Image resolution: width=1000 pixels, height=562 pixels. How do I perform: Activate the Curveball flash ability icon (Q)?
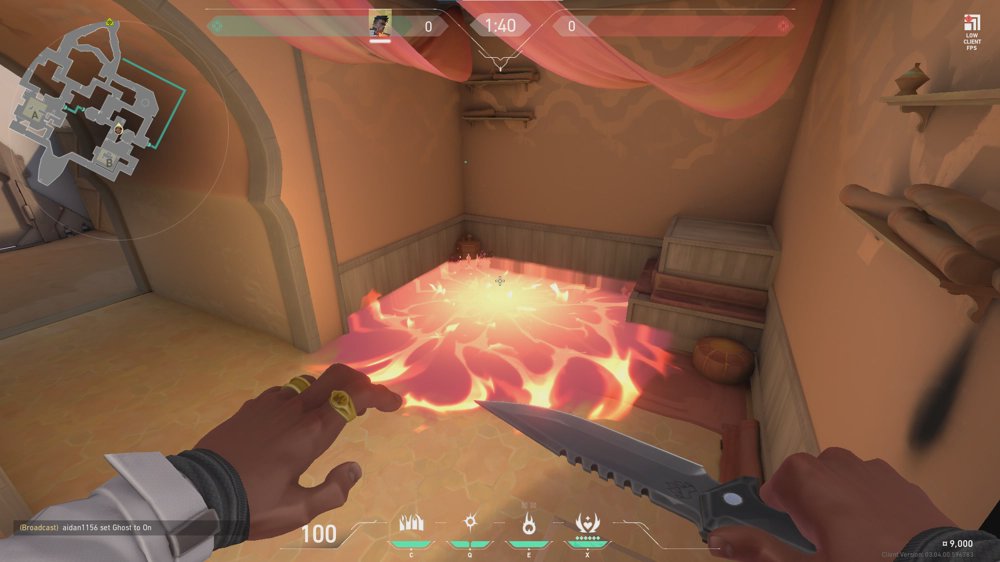tap(467, 522)
